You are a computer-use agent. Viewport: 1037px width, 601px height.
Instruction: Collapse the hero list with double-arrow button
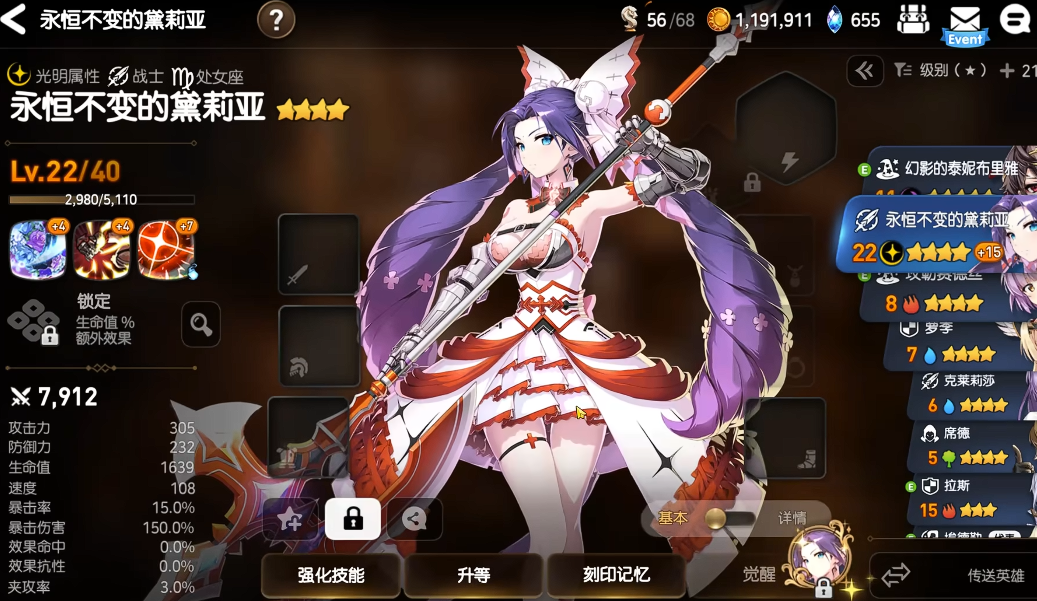[864, 70]
